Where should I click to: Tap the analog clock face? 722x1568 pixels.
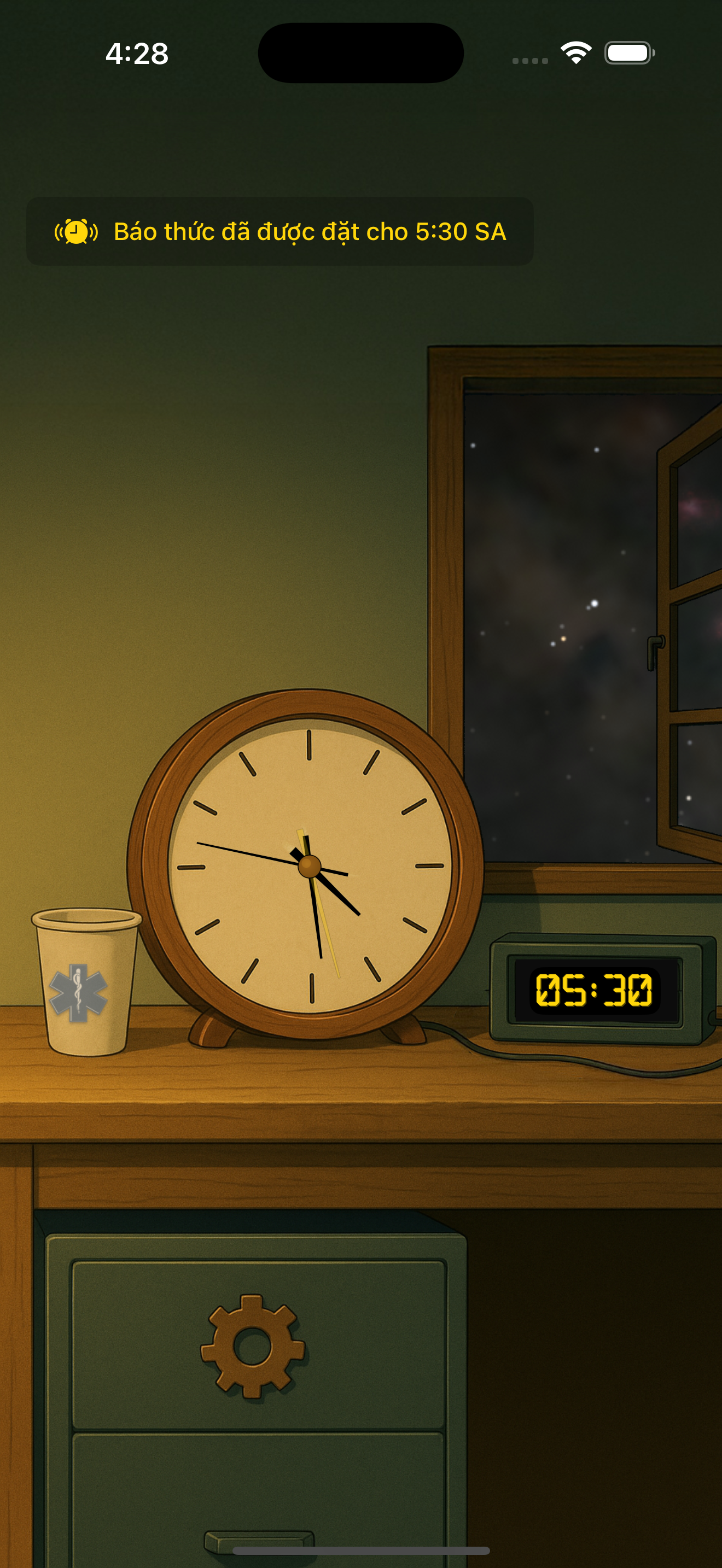[310, 865]
